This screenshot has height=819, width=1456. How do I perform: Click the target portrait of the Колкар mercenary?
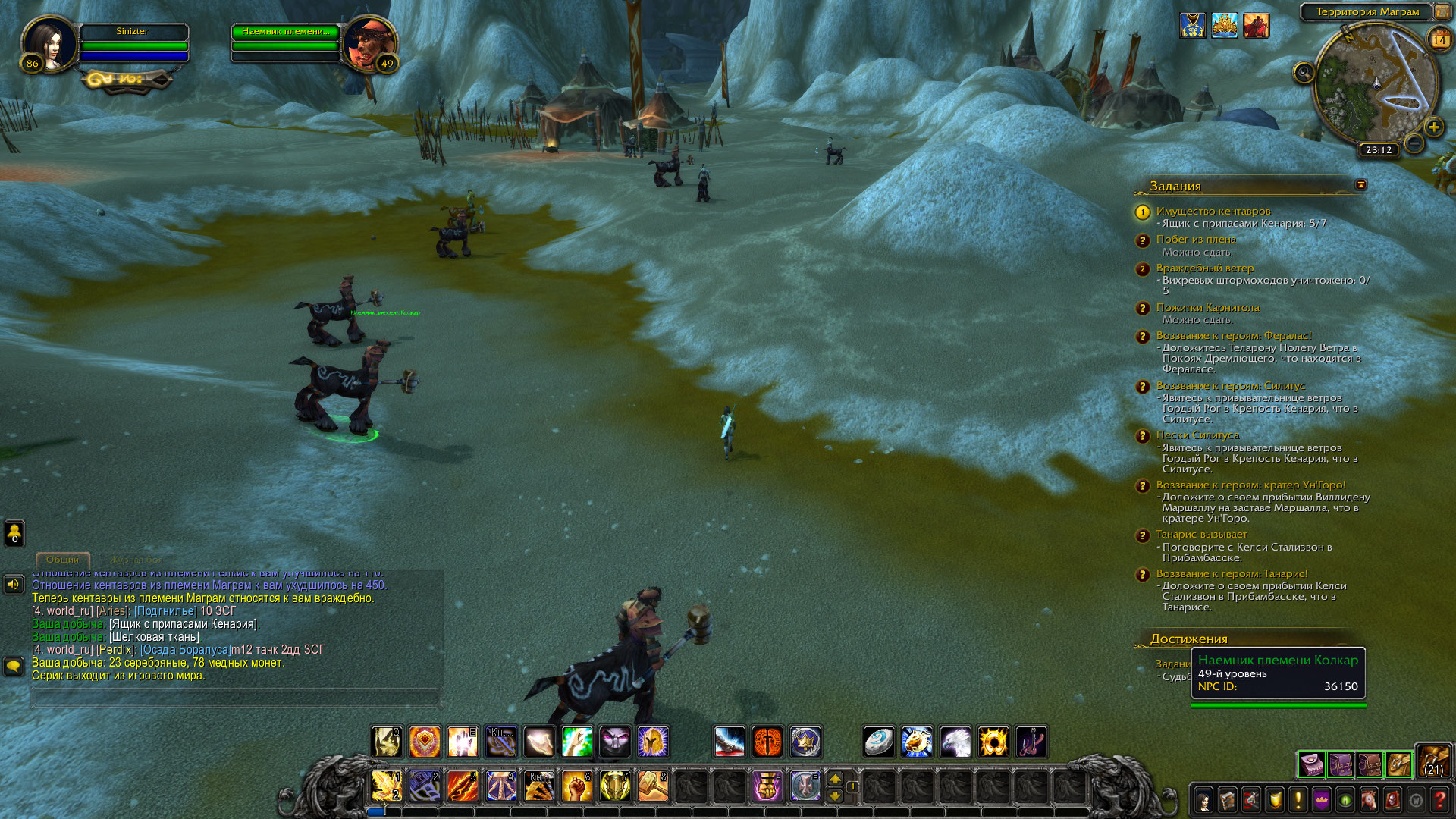pyautogui.click(x=369, y=43)
